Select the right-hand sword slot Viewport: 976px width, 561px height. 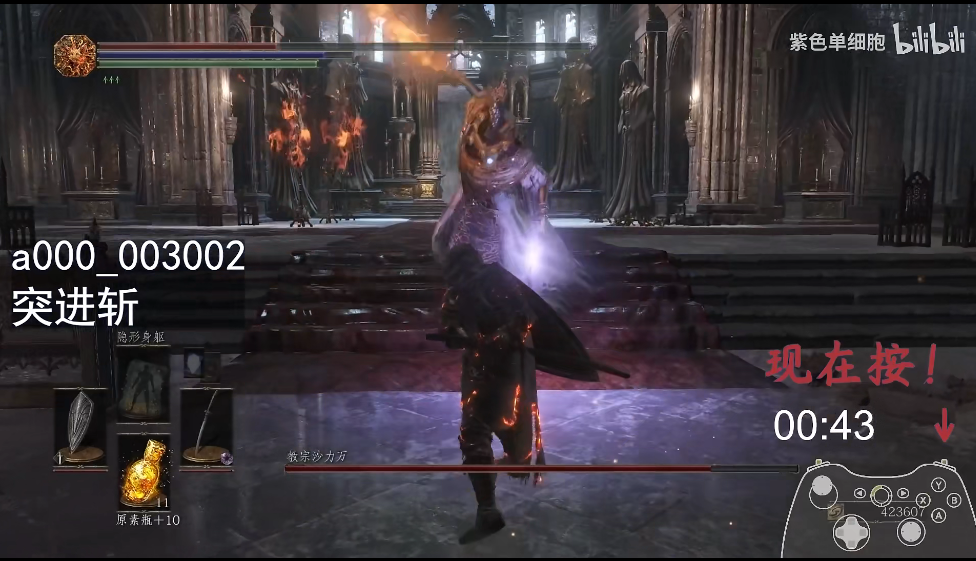coord(206,425)
